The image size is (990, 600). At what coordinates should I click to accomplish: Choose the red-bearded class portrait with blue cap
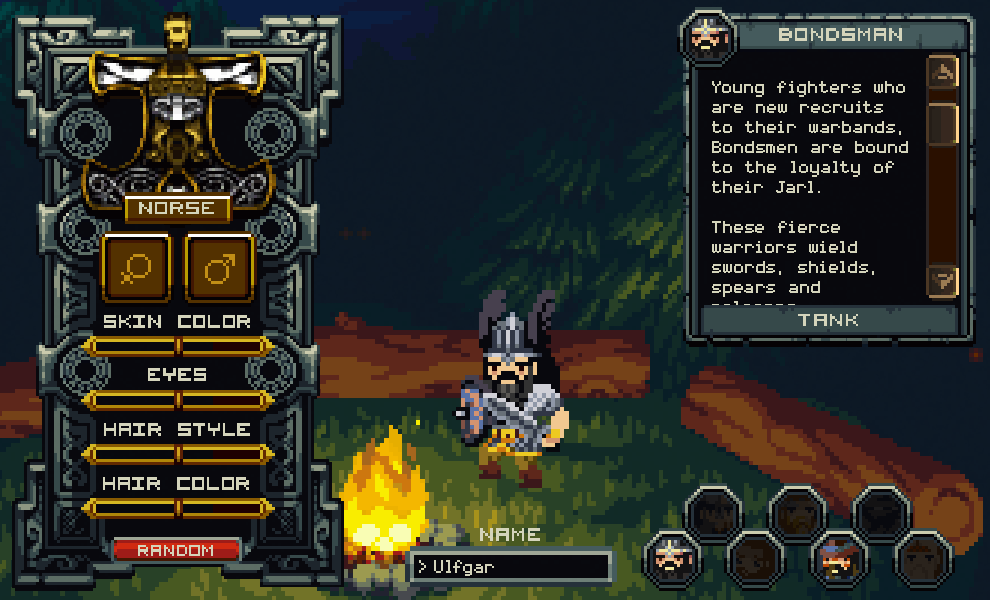(x=837, y=557)
